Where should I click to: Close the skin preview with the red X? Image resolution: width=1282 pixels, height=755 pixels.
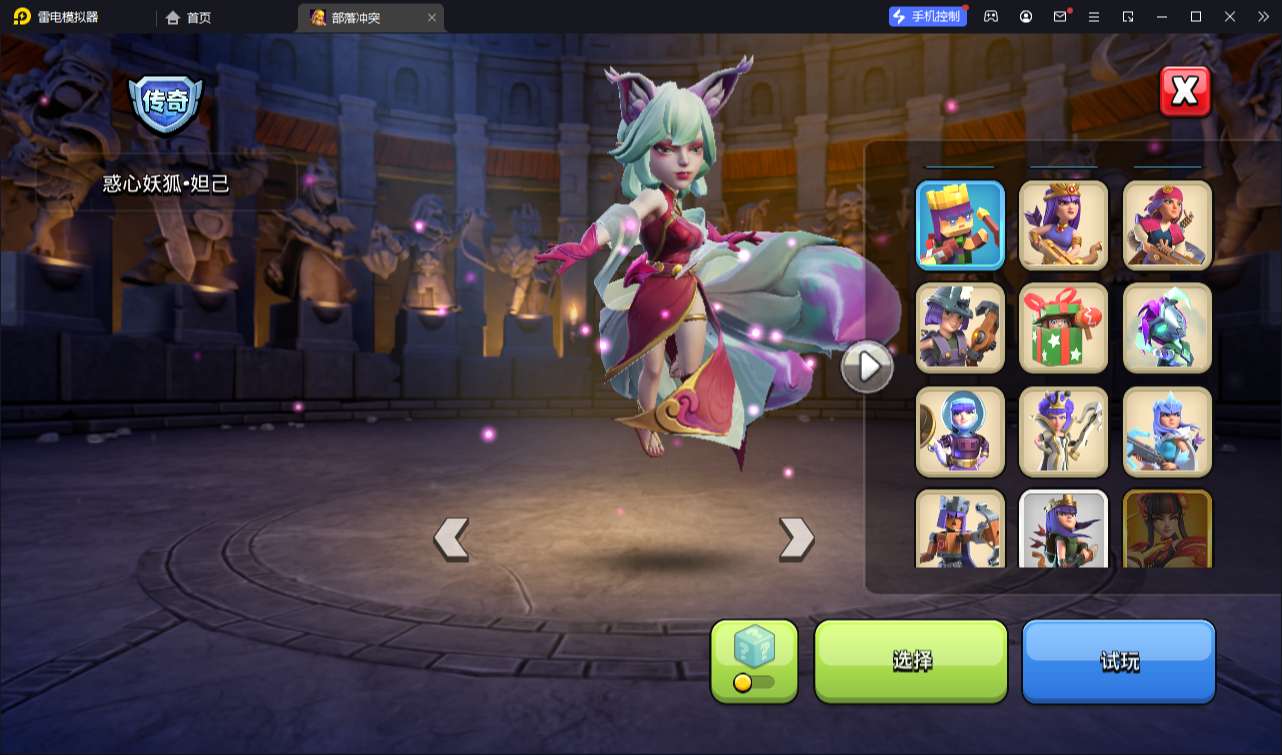[x=1185, y=92]
